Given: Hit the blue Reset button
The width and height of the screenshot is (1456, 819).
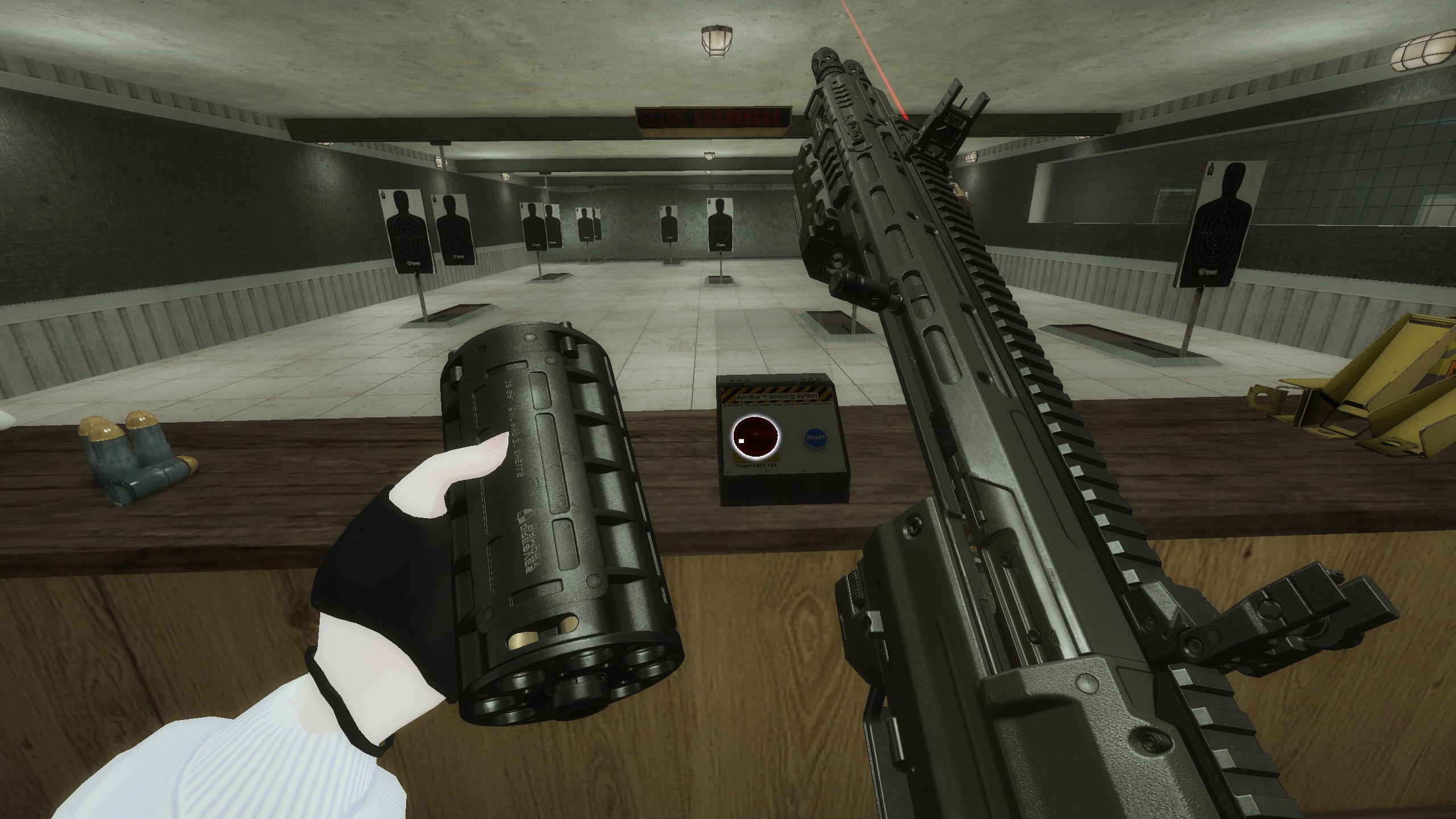Looking at the screenshot, I should click(x=815, y=437).
